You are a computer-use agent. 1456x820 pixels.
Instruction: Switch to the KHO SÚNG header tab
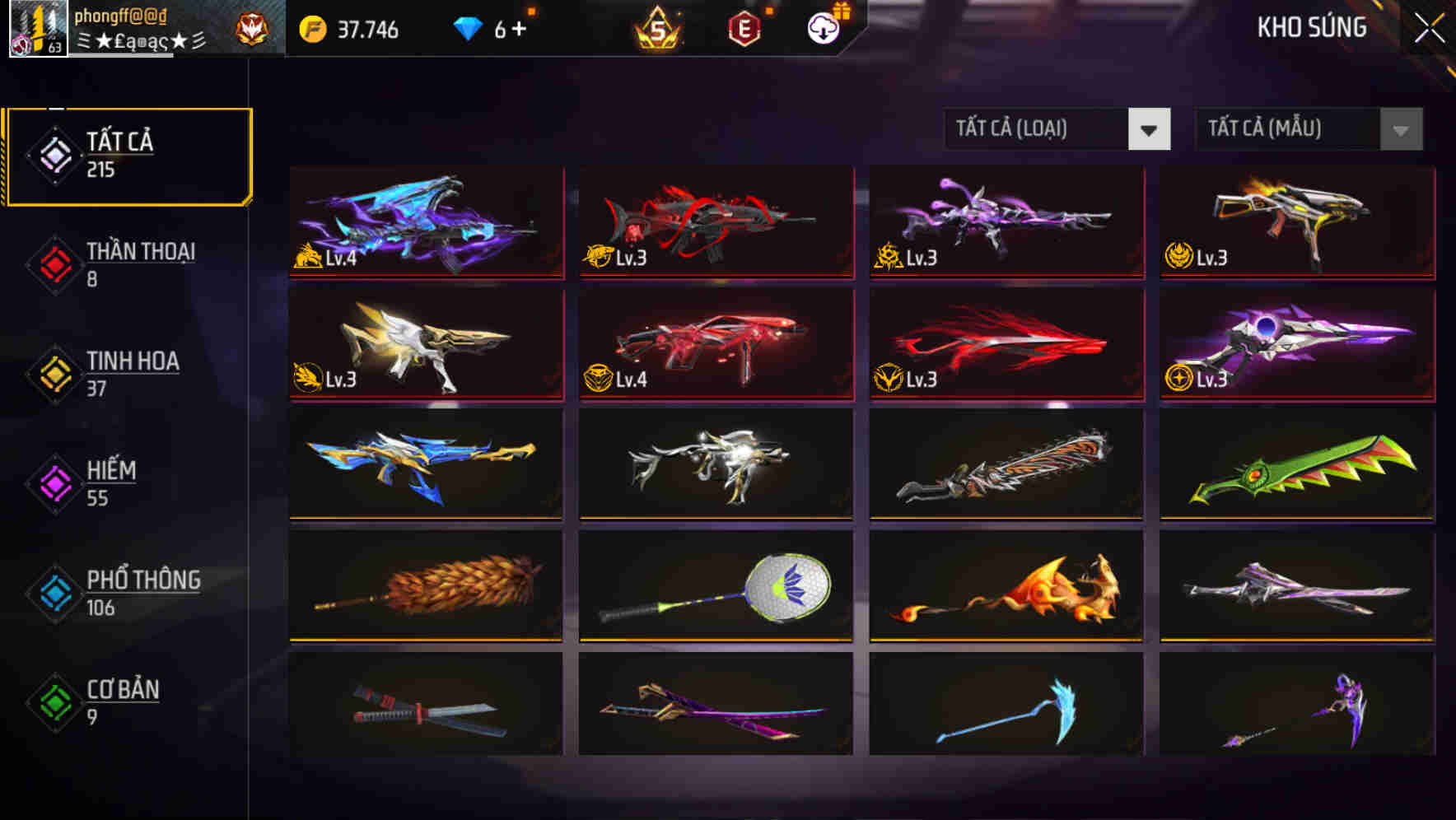coord(1310,27)
